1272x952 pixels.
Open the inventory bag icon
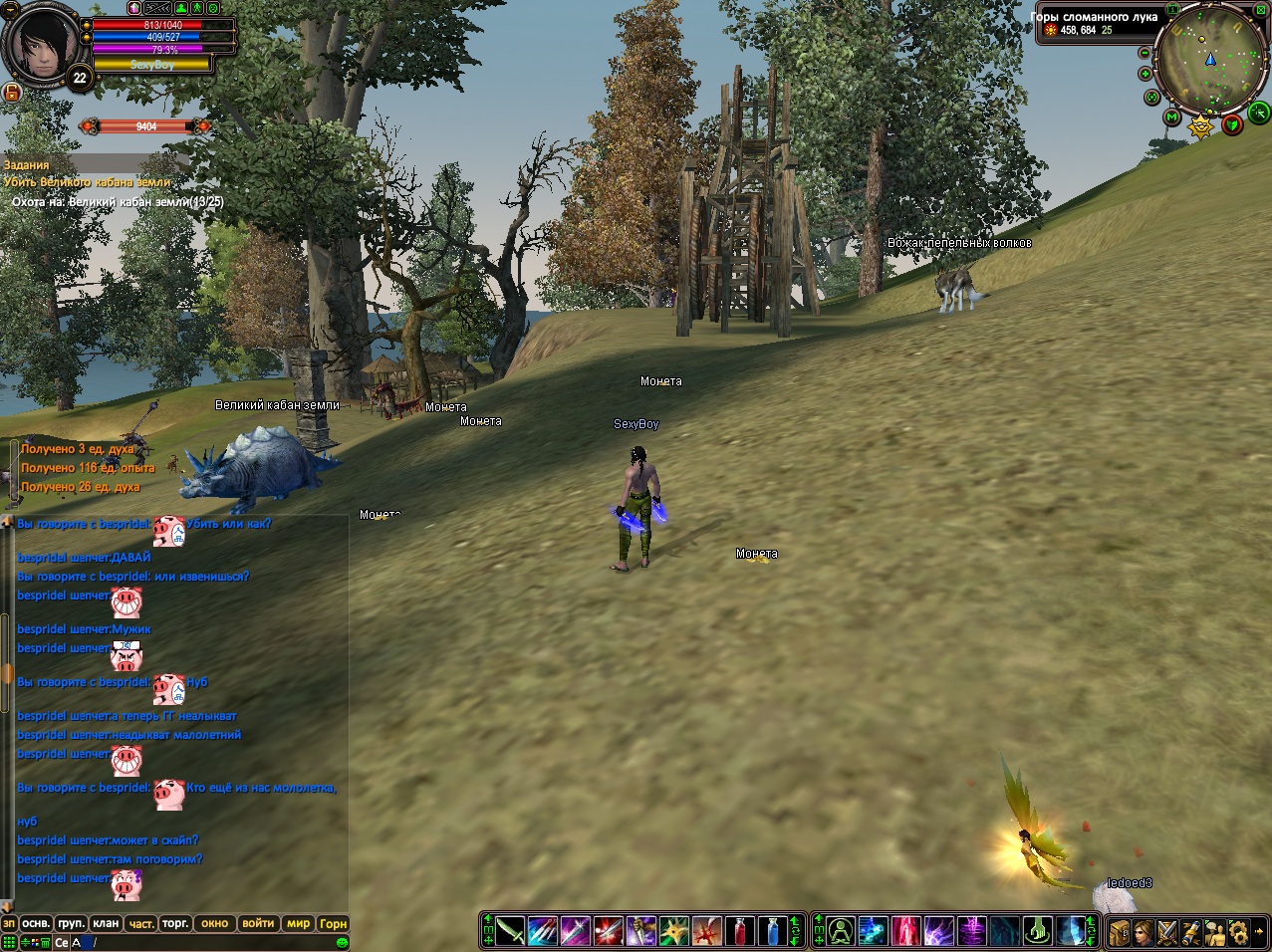click(x=1120, y=932)
